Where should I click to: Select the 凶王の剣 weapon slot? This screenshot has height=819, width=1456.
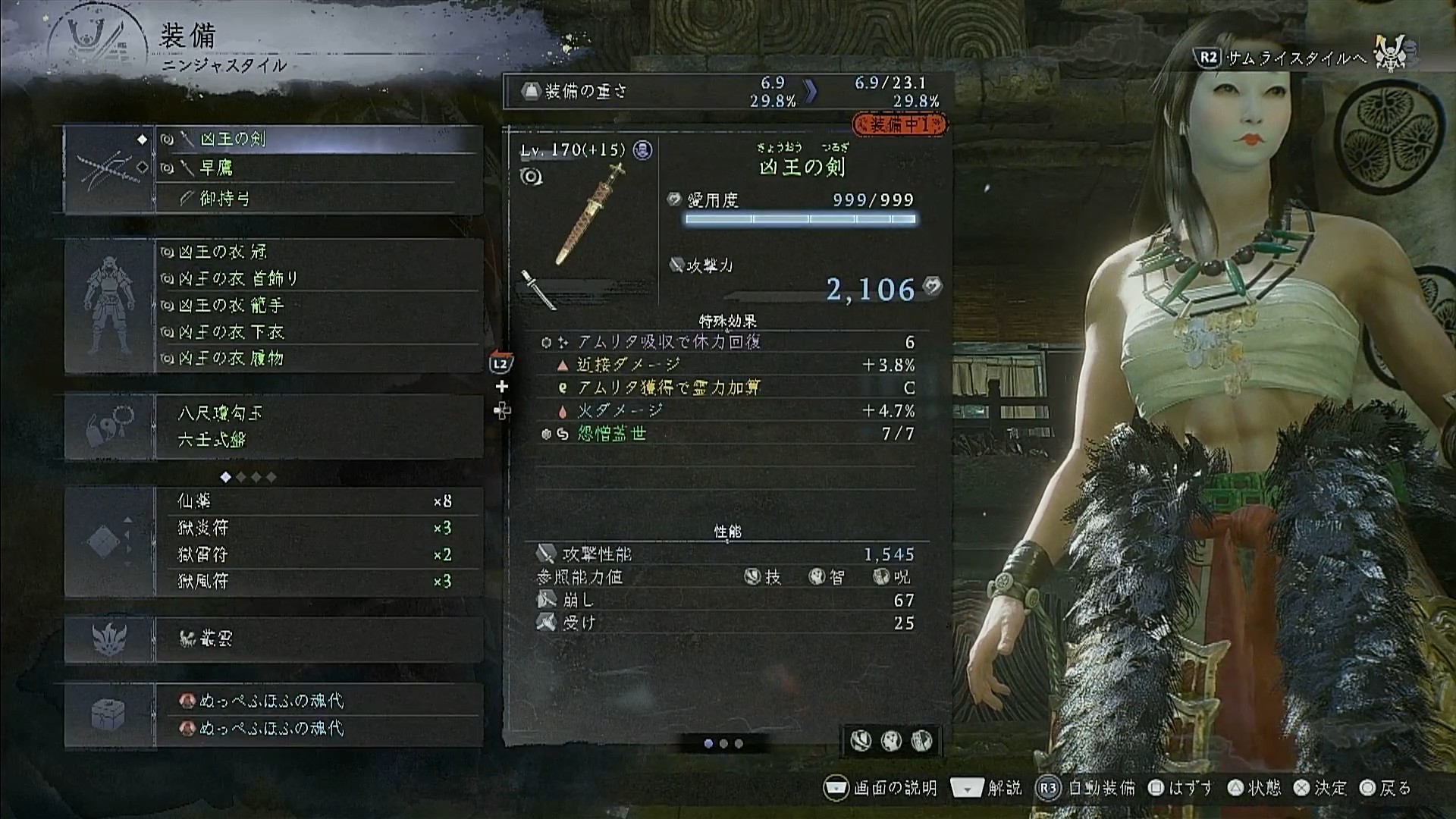click(x=318, y=140)
